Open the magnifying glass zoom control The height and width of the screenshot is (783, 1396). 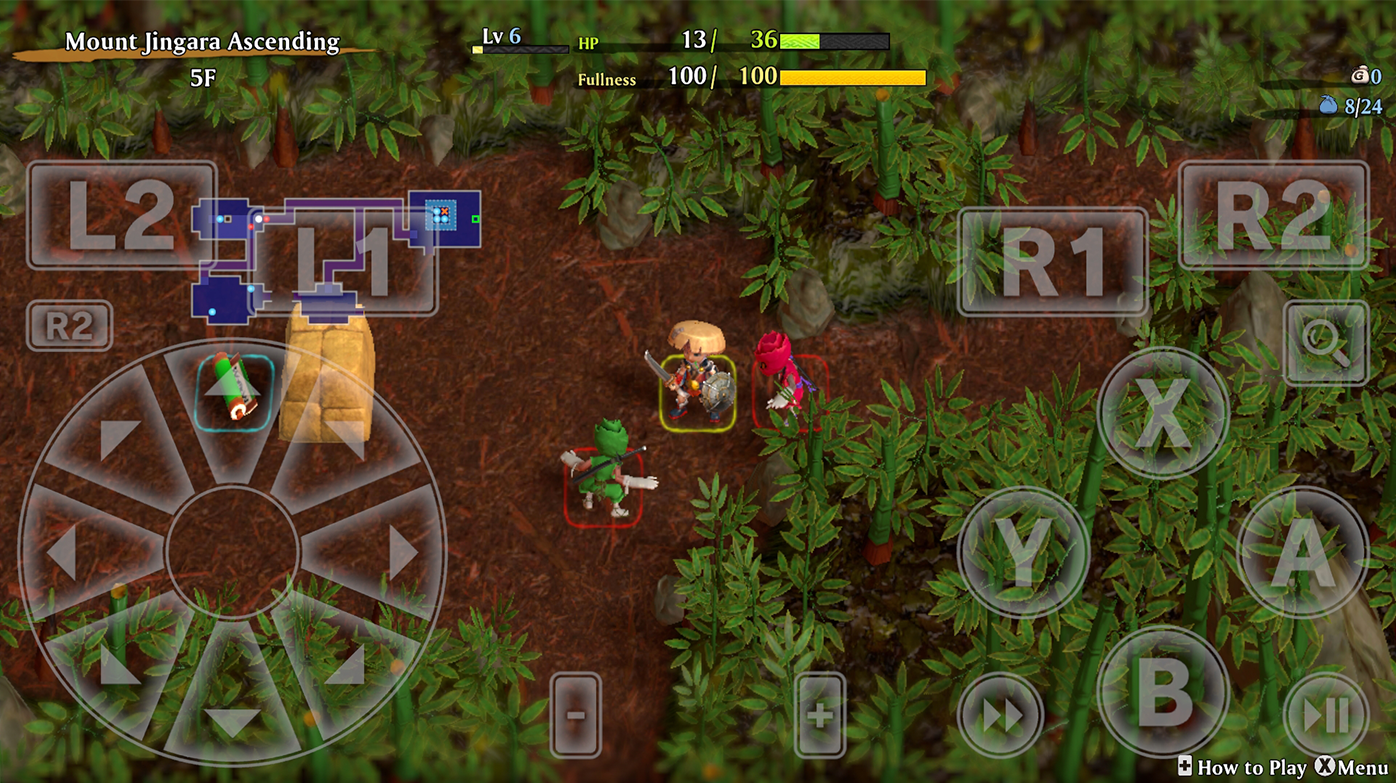click(1326, 342)
